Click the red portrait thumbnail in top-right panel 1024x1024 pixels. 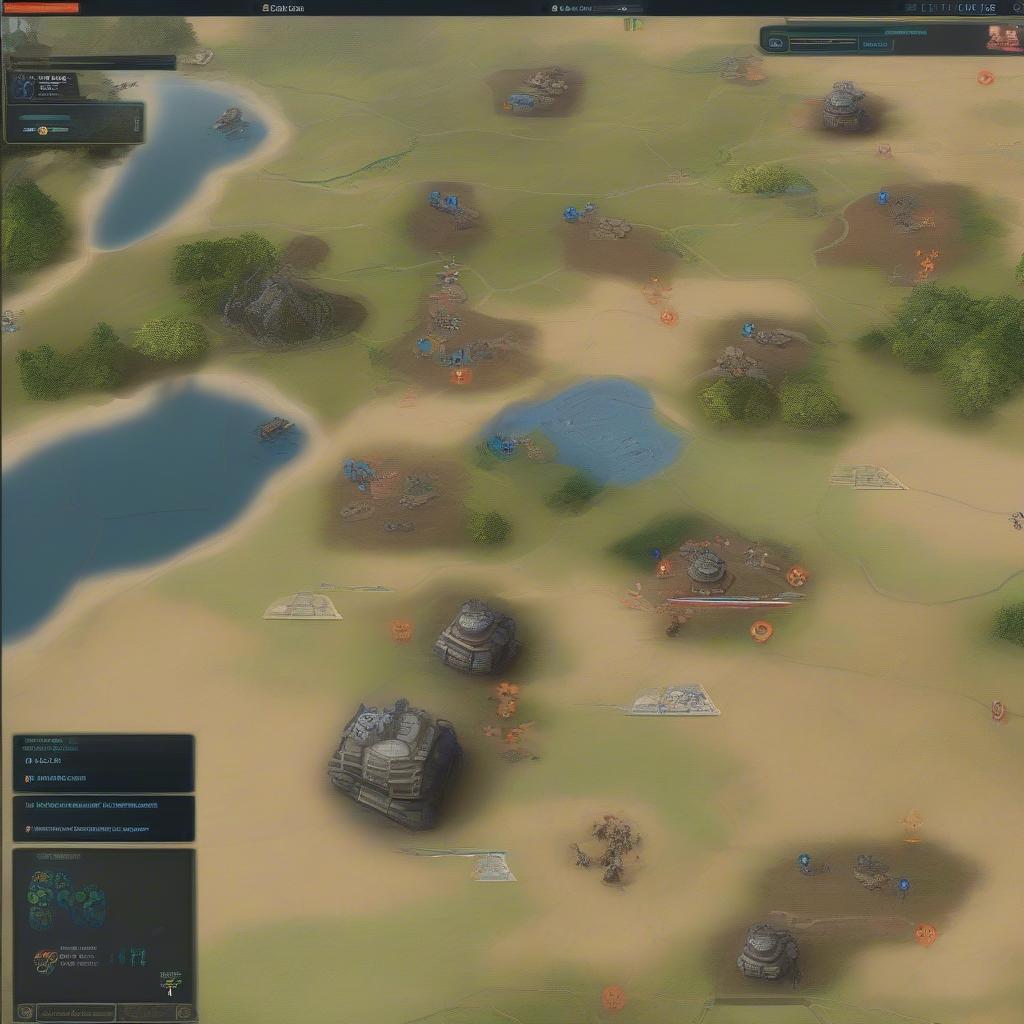coord(1001,38)
